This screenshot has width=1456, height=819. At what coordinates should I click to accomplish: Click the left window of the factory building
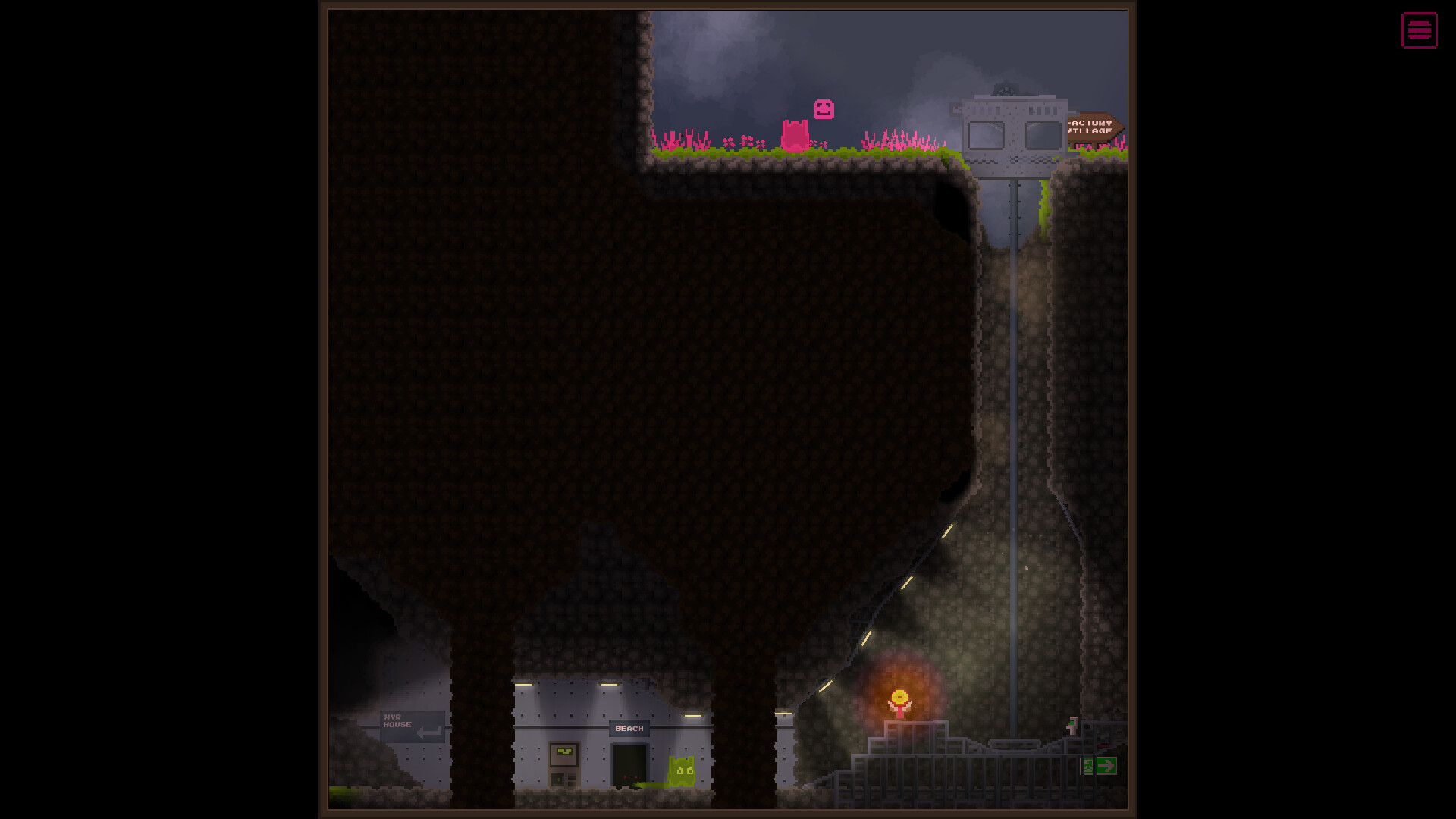click(986, 135)
